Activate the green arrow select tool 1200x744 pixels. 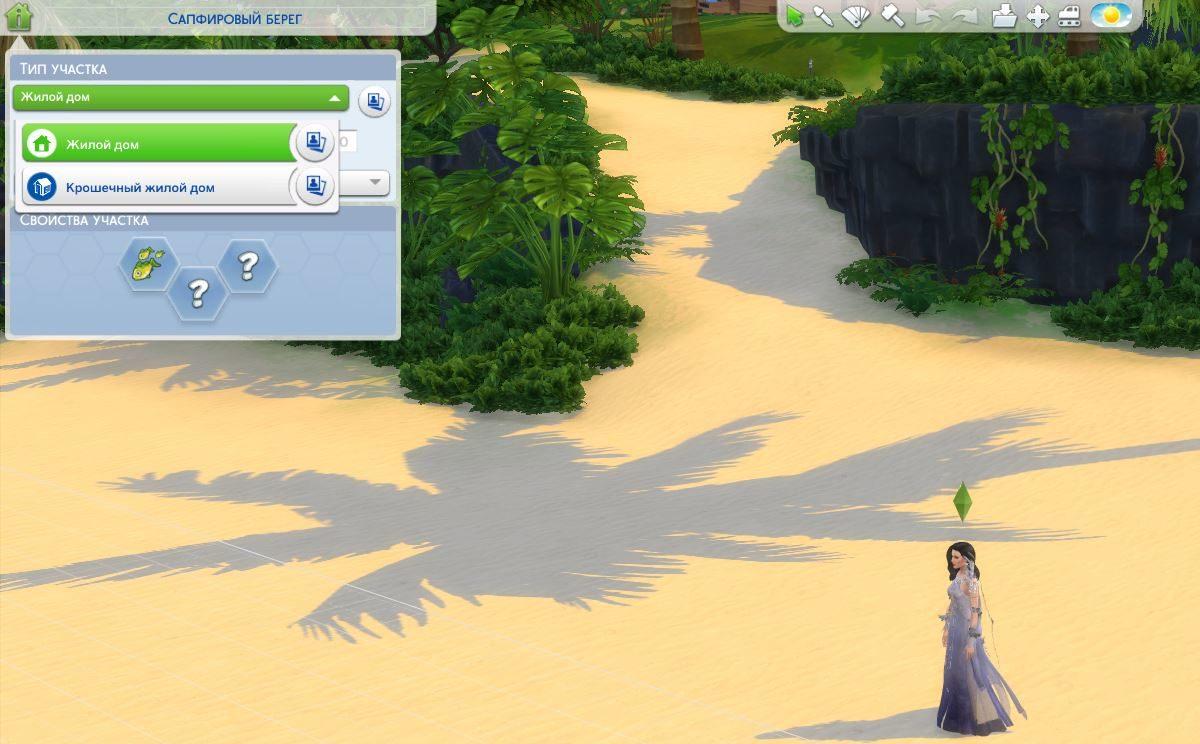point(795,16)
